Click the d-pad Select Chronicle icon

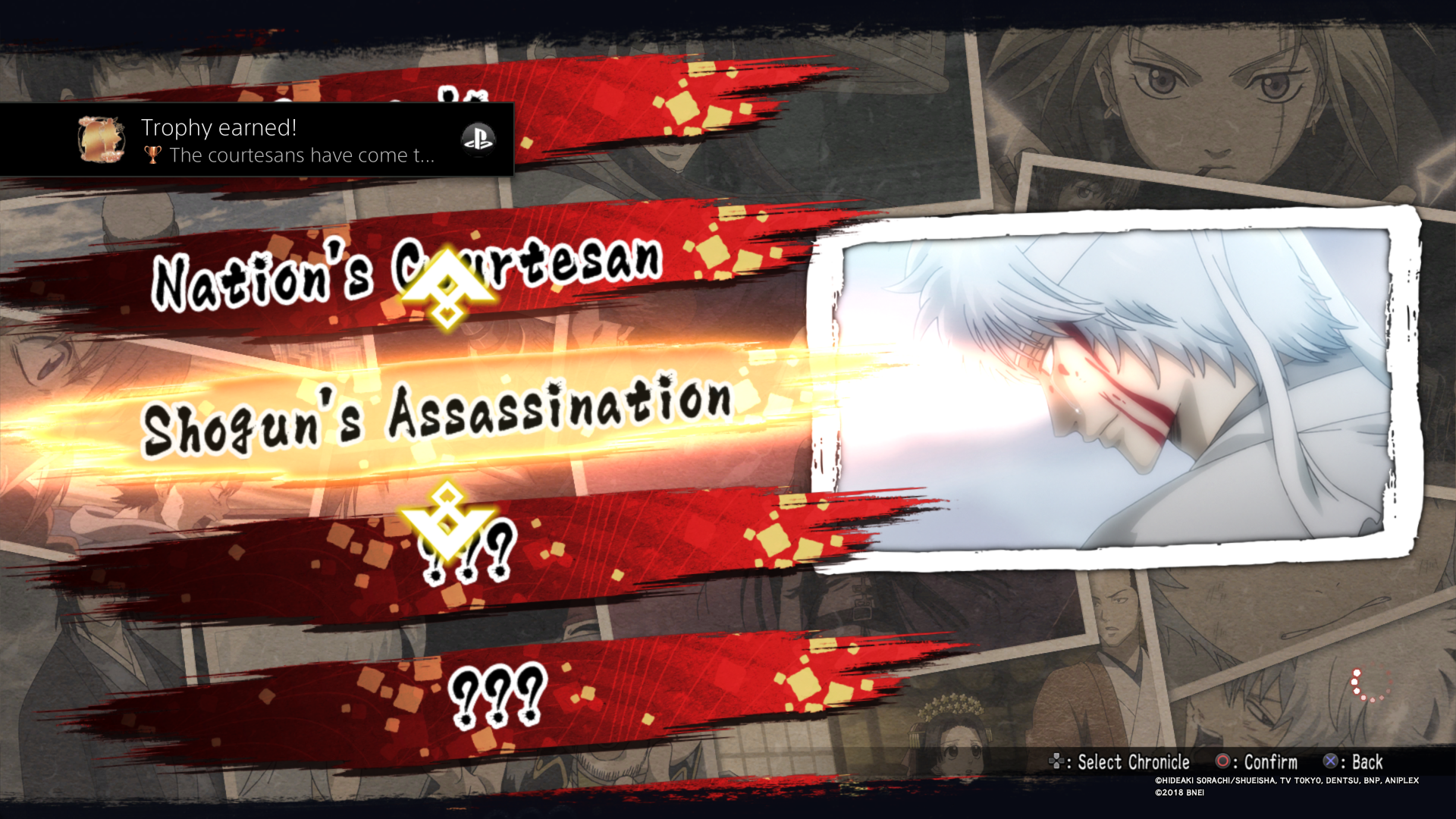(x=1057, y=762)
